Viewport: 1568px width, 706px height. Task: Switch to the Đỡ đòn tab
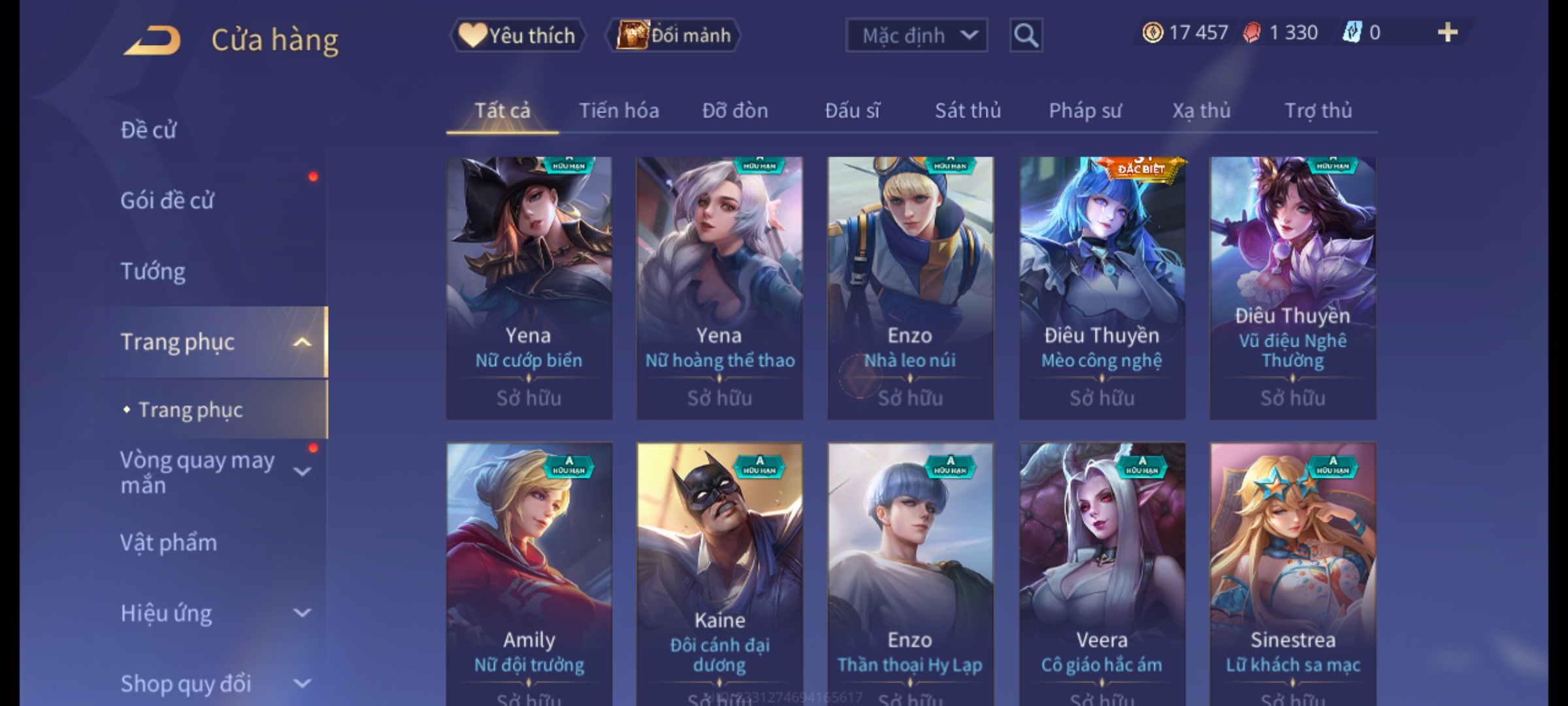(735, 110)
